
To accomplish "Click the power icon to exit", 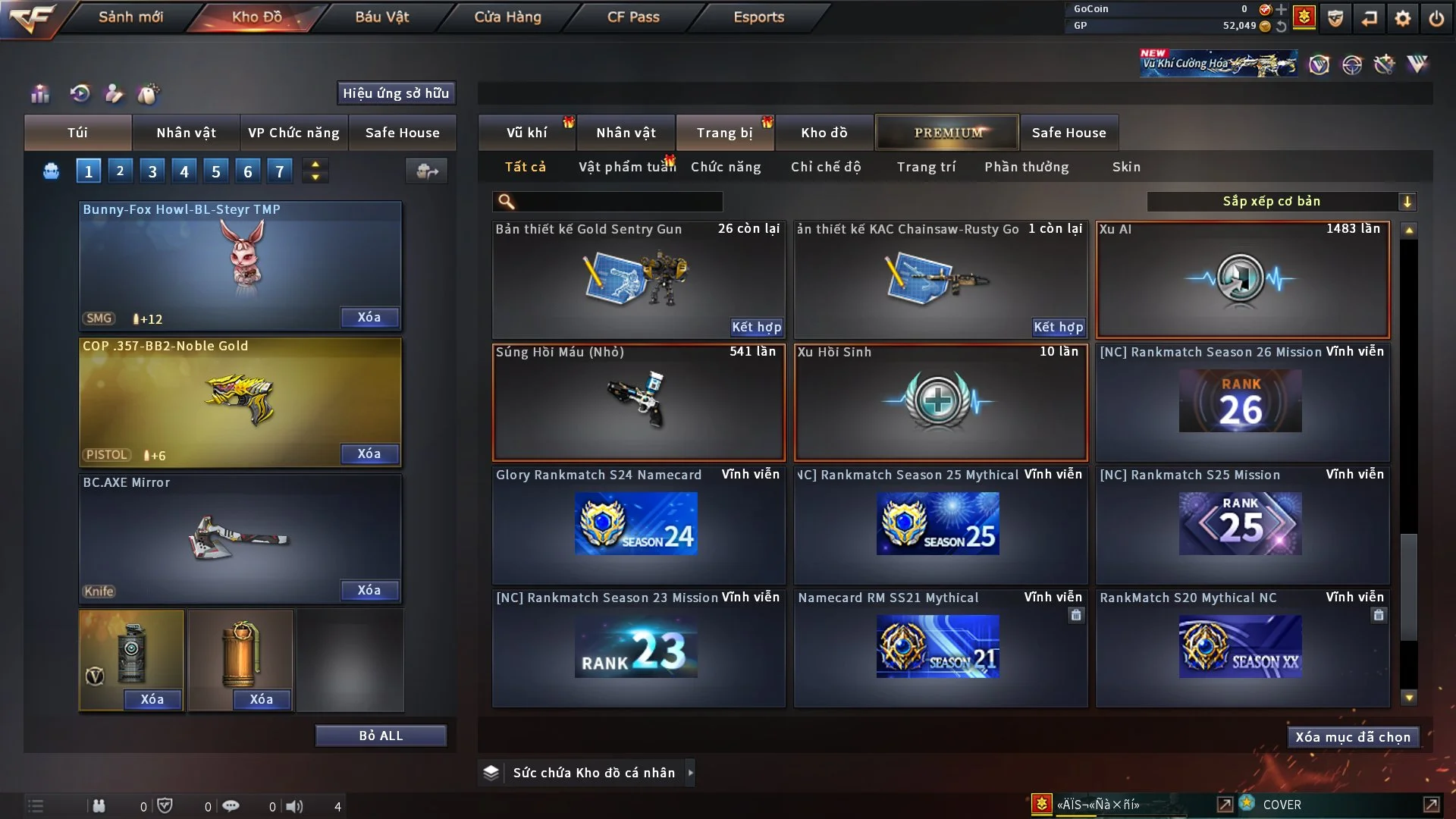I will 1436,17.
